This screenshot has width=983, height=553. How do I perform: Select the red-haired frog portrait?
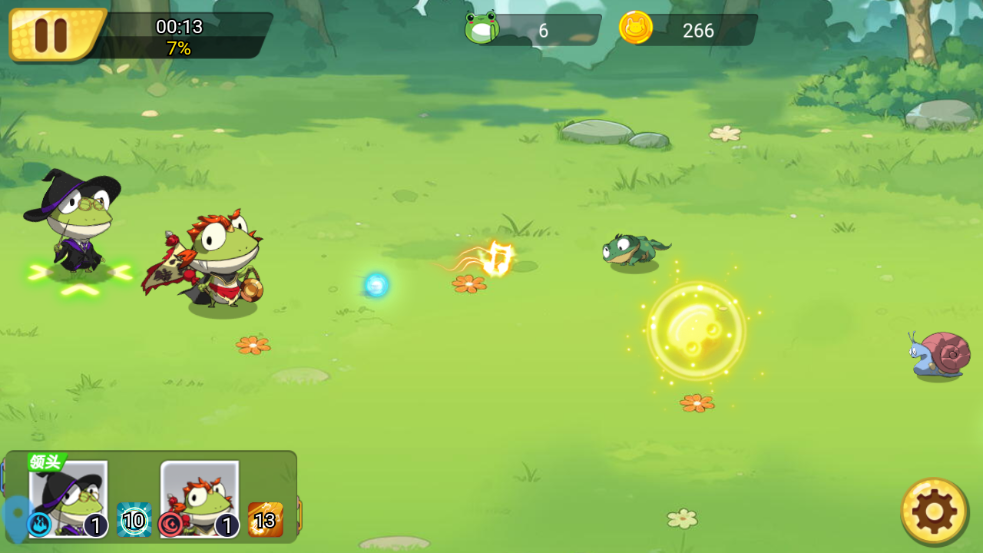200,495
